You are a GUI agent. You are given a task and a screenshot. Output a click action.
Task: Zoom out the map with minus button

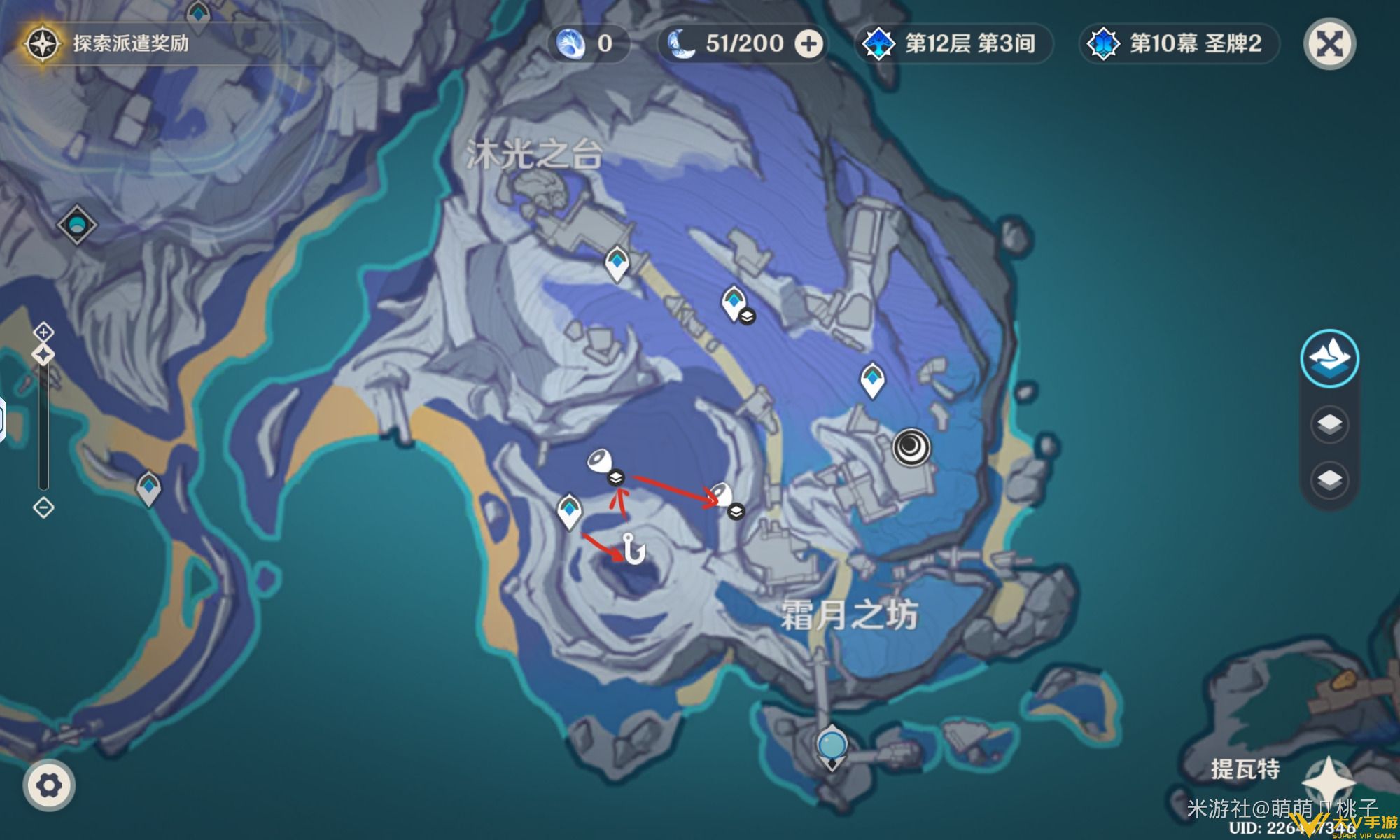tap(43, 507)
